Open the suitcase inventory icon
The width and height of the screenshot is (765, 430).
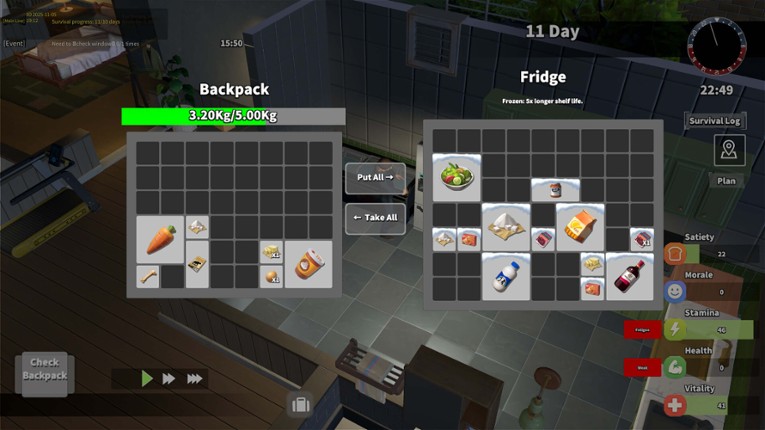298,405
